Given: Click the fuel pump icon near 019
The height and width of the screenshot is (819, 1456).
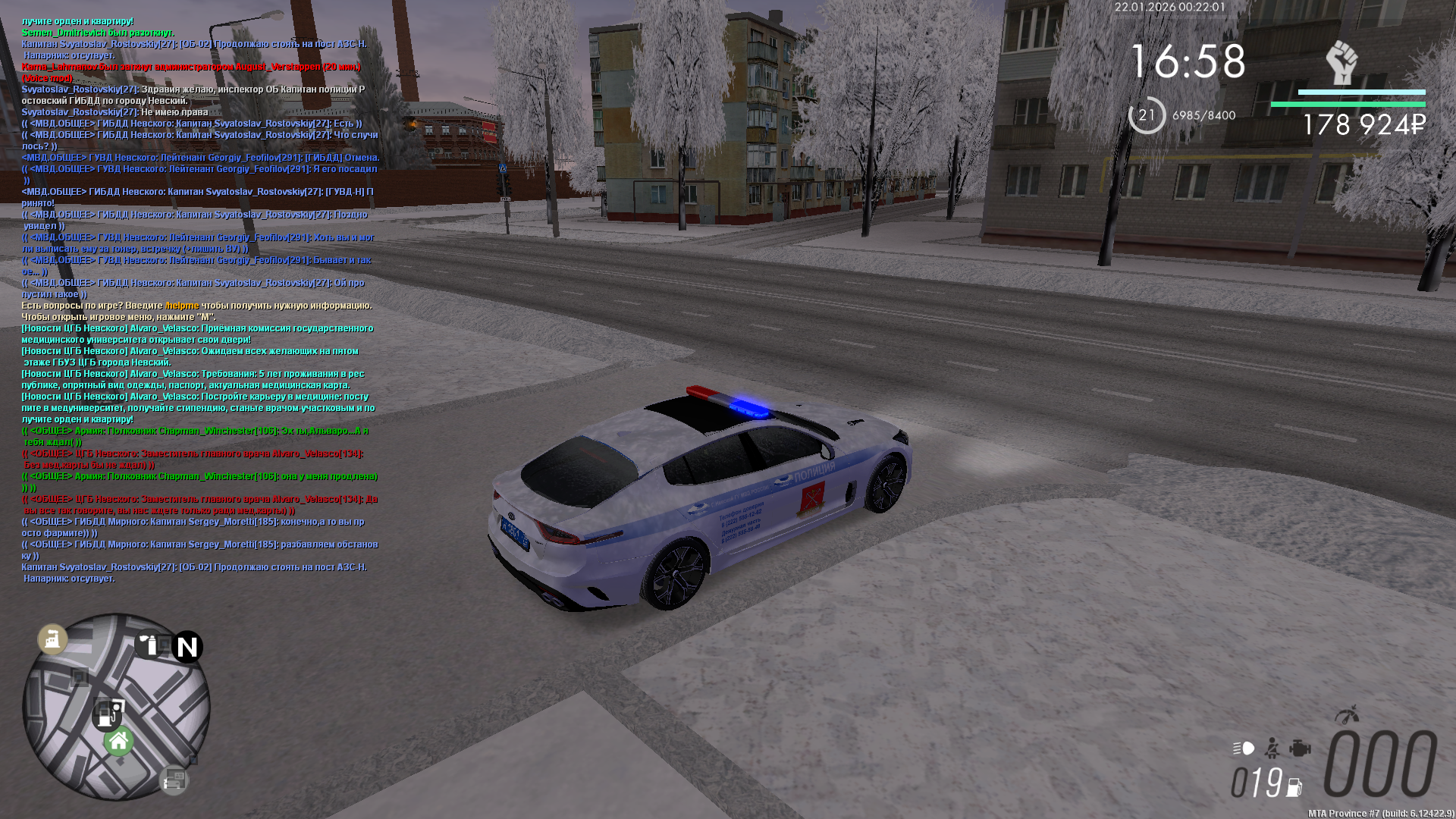Looking at the screenshot, I should [x=1294, y=787].
